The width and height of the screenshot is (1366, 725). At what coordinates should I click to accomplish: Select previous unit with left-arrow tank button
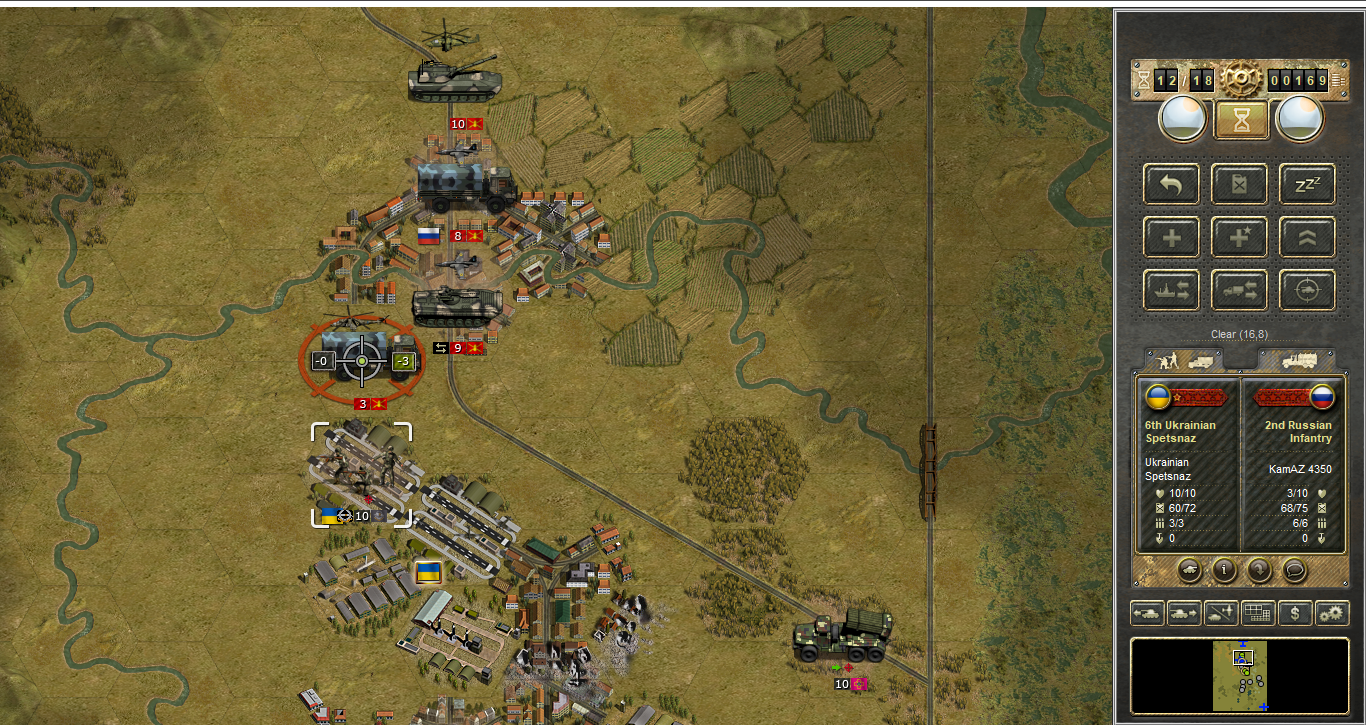coord(1147,613)
